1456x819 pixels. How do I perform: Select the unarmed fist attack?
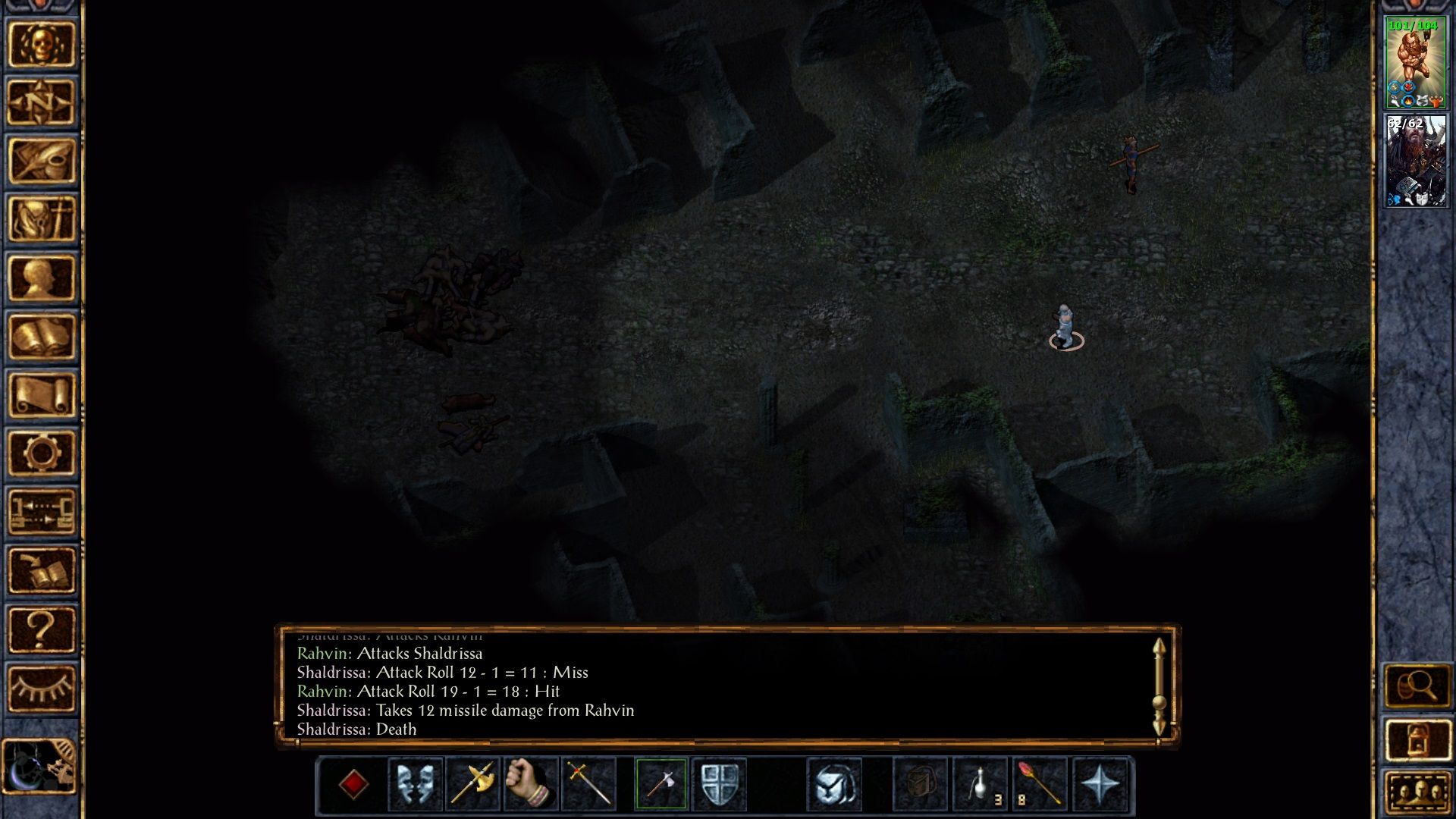coord(529,785)
